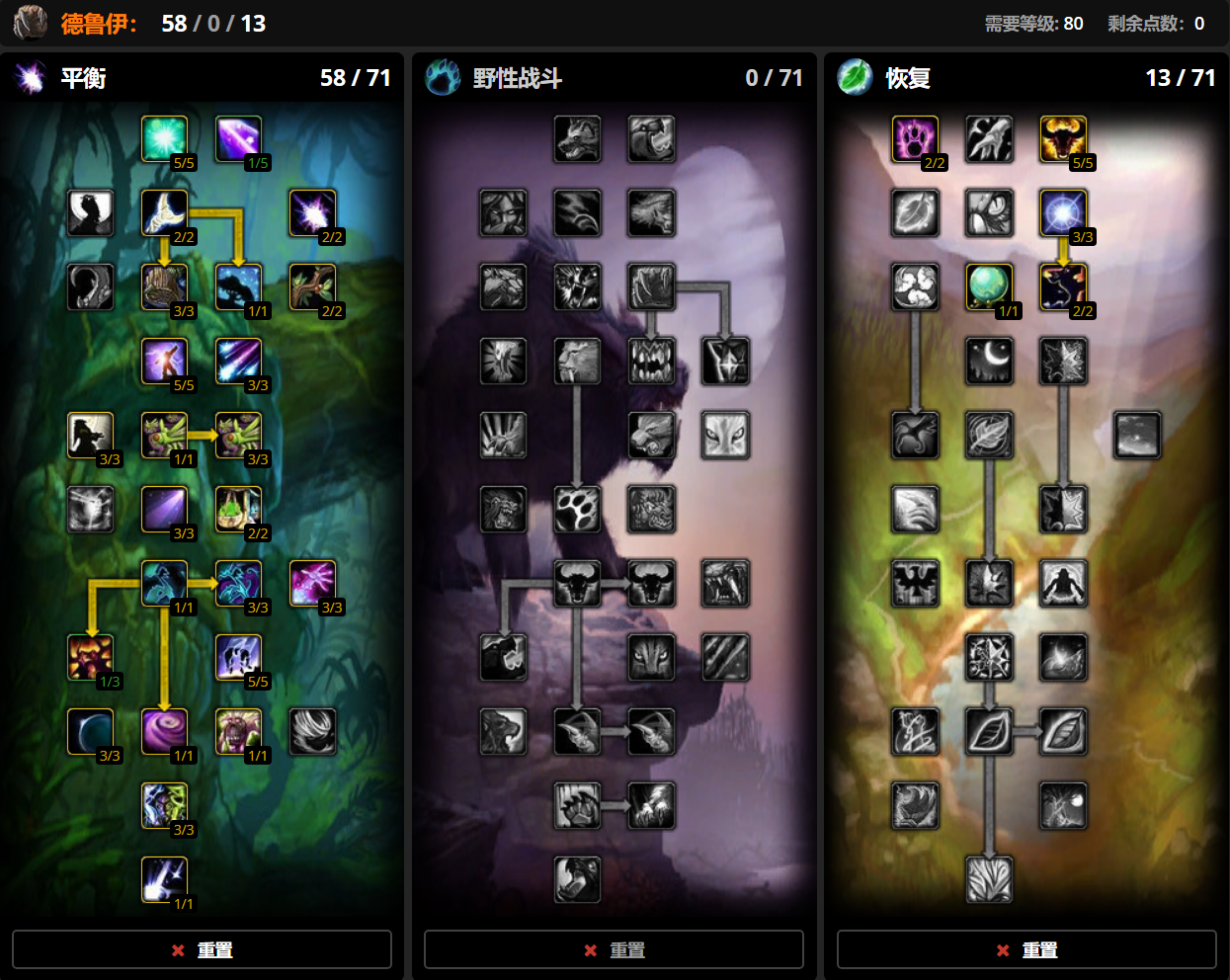Click the Natural Shapeshifter talent marked 3/3
Viewport: 1230px width, 980px height.
coord(1063,213)
